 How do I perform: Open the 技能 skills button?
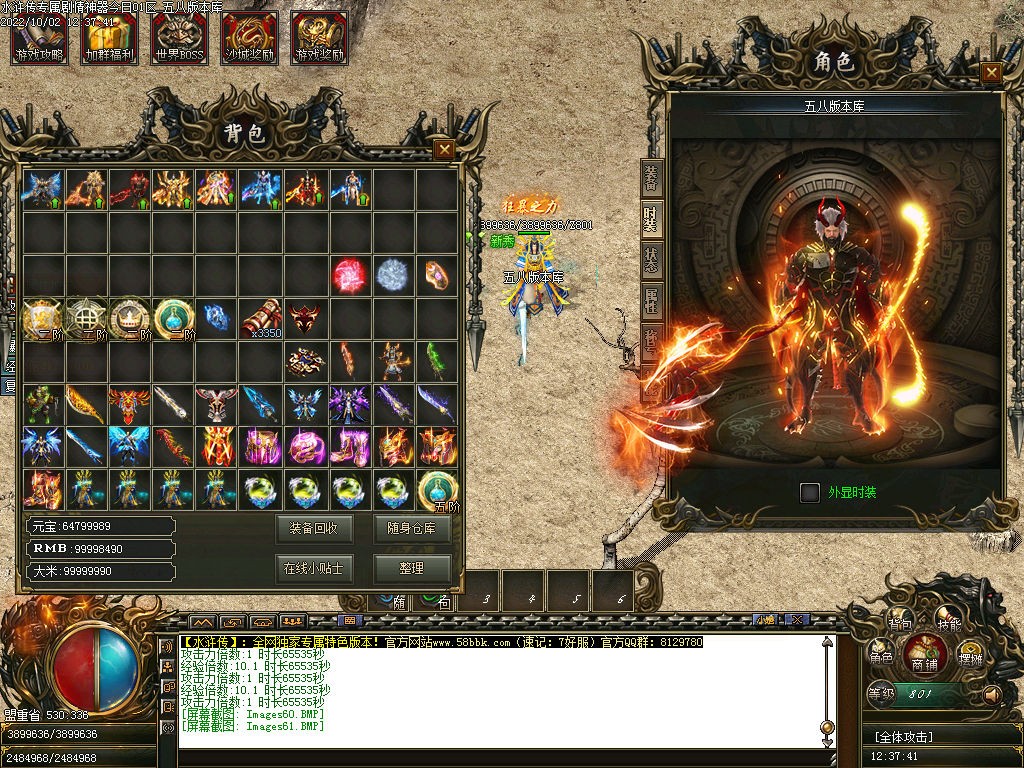pos(948,622)
